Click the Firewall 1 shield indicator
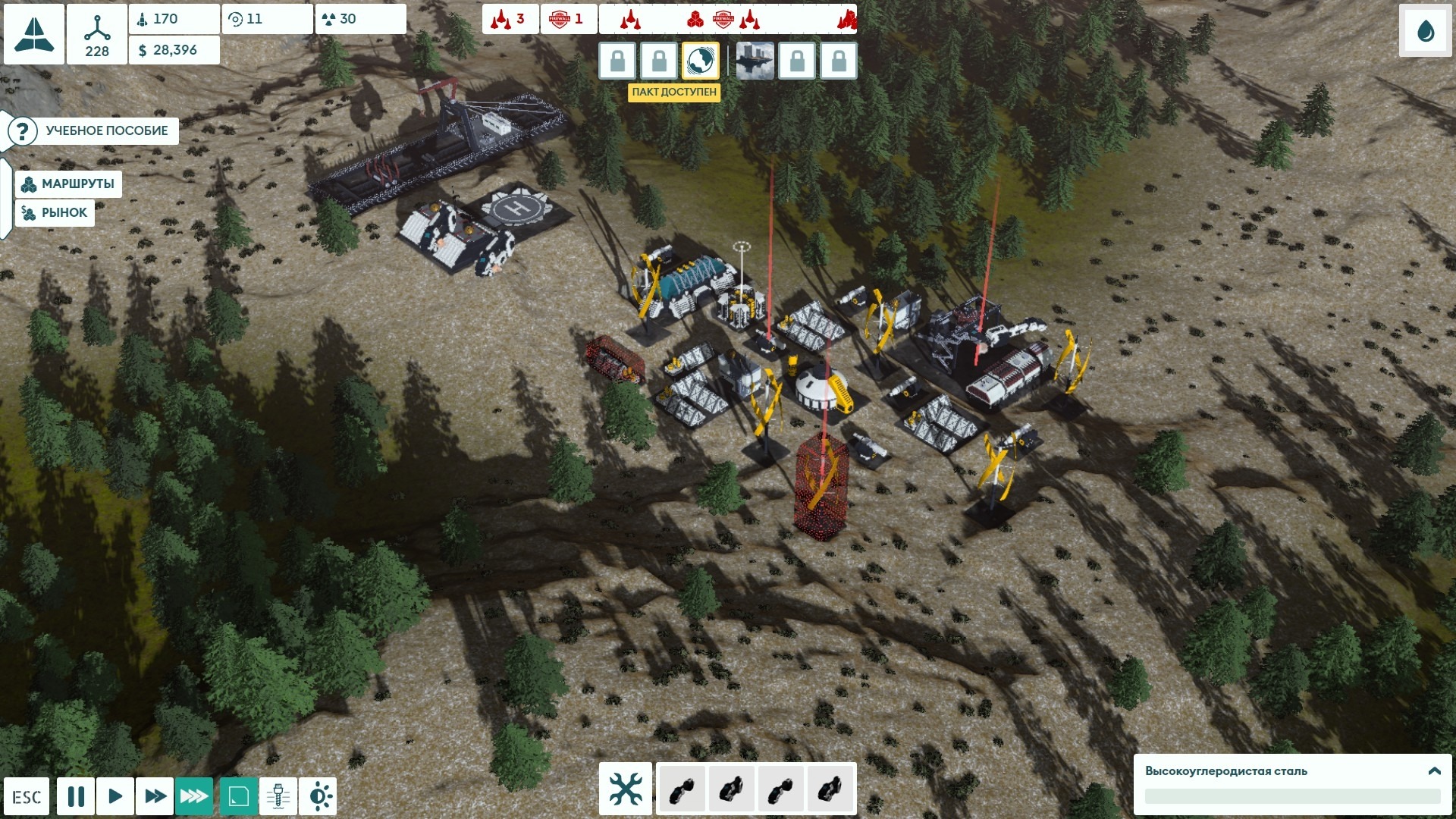Image resolution: width=1456 pixels, height=819 pixels. coord(568,19)
